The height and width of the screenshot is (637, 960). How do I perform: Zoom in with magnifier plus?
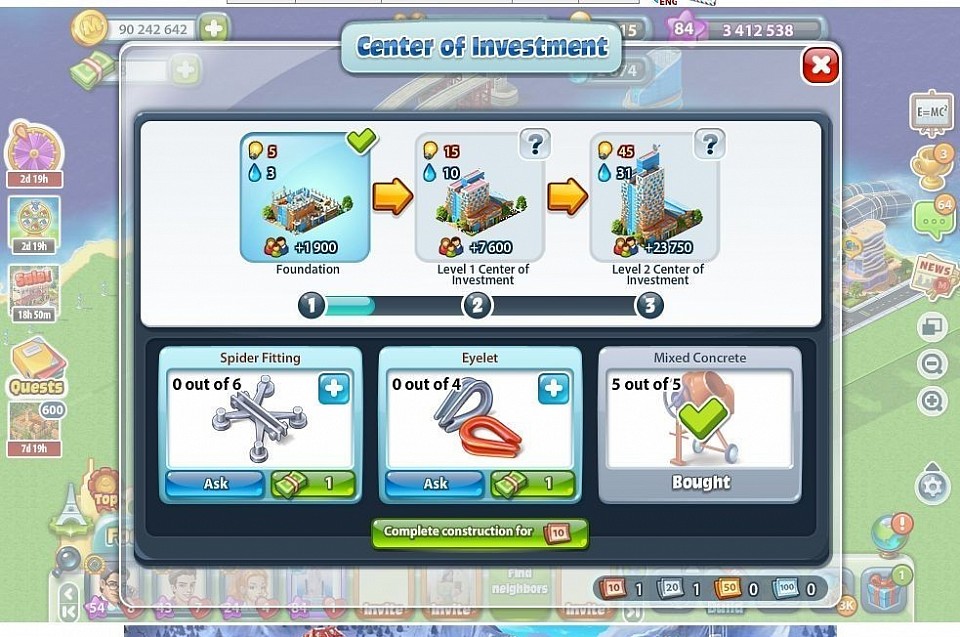(x=932, y=402)
